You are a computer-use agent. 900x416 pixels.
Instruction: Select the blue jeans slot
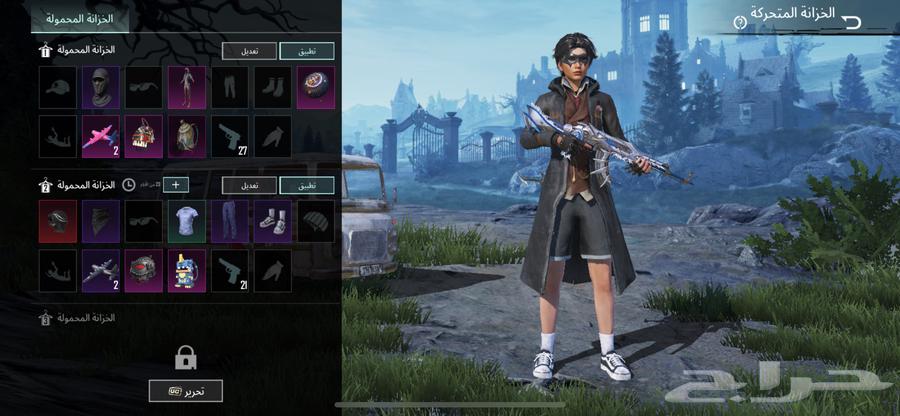click(x=229, y=221)
